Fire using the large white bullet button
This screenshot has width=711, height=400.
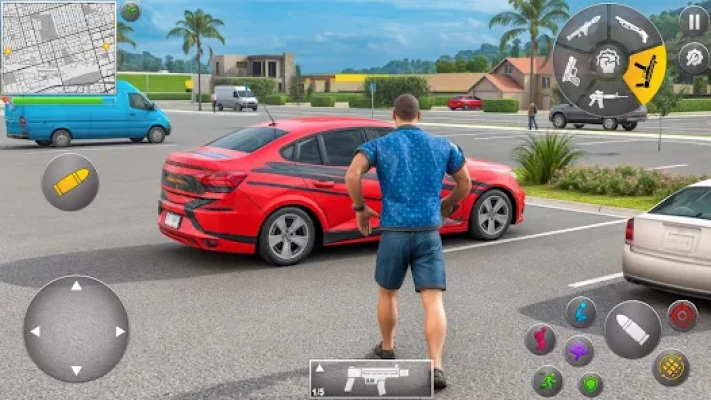coord(633,329)
